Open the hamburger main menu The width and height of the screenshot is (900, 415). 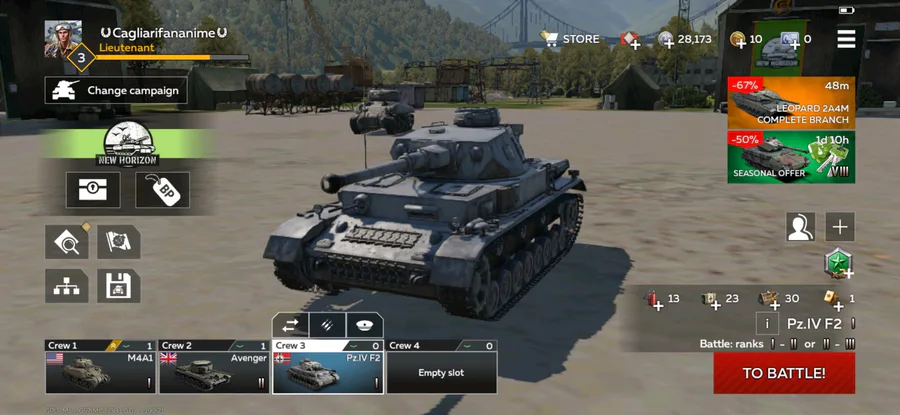pyautogui.click(x=846, y=39)
